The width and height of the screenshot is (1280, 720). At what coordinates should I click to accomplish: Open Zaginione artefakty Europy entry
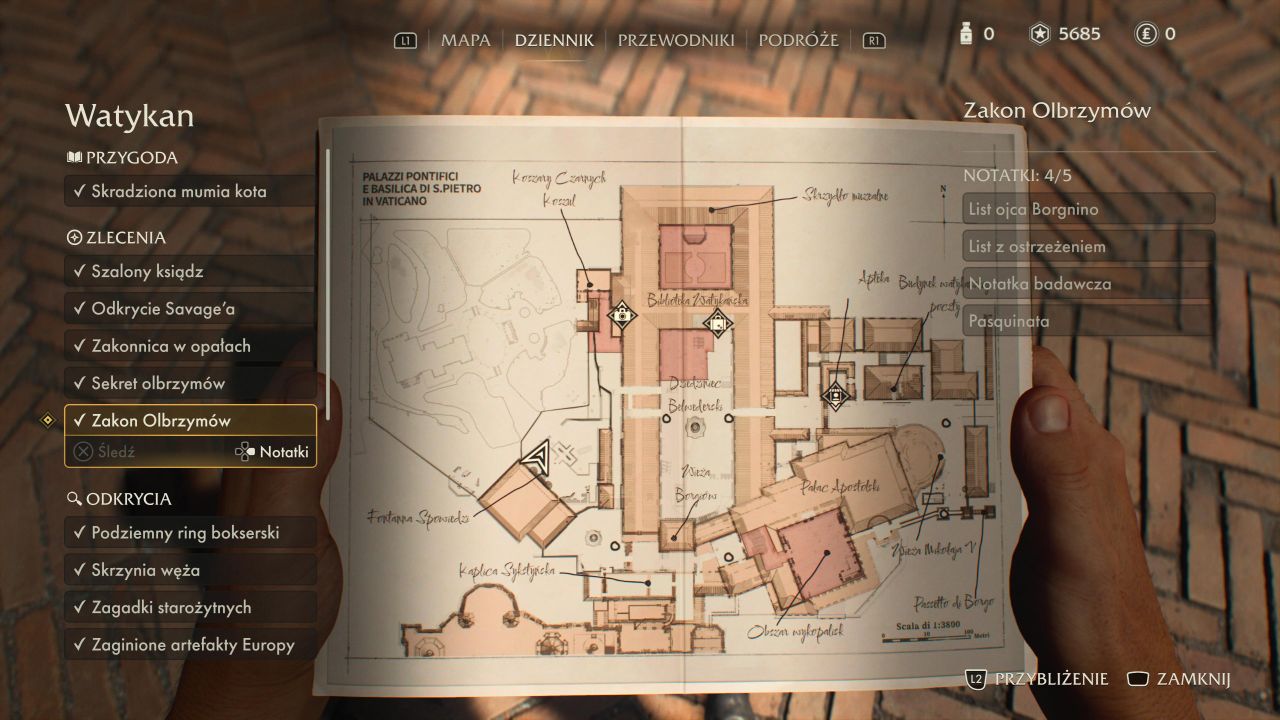click(x=190, y=645)
